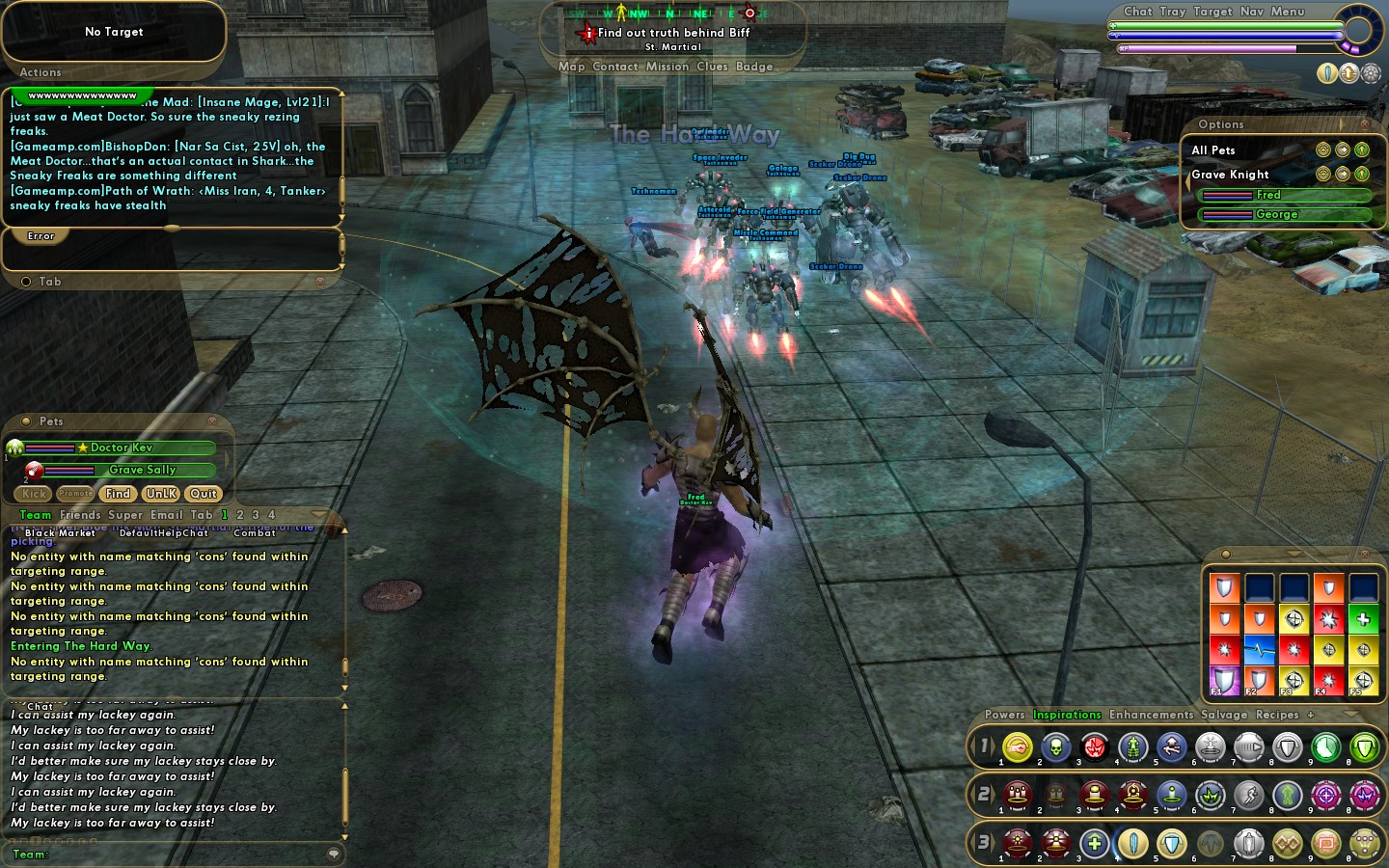Open the Contact list
Image resolution: width=1389 pixels, height=868 pixels.
click(615, 67)
